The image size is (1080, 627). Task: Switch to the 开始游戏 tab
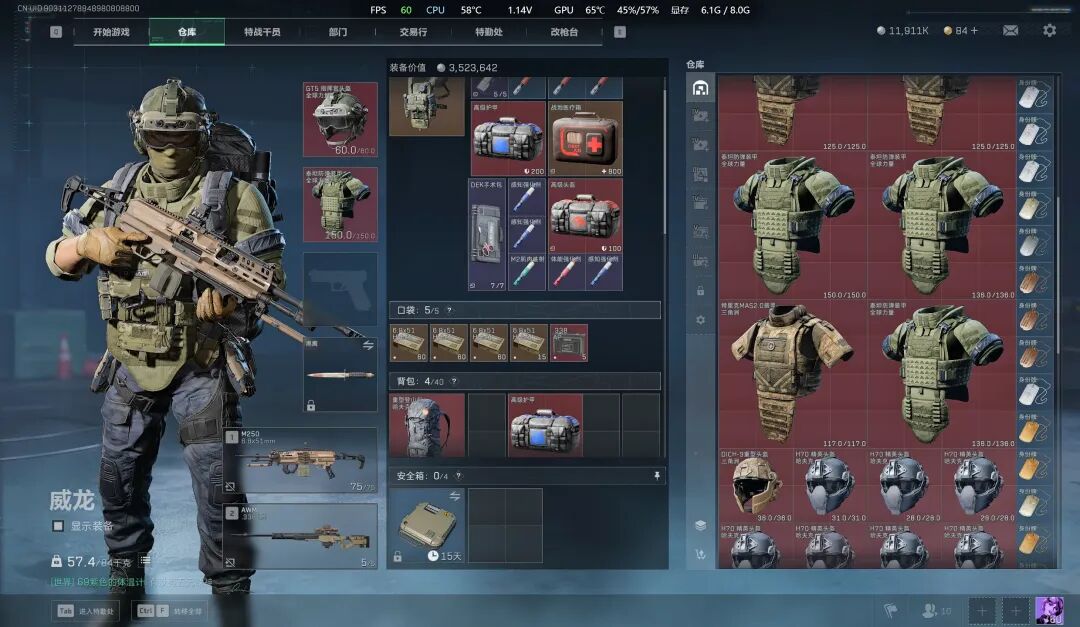pyautogui.click(x=111, y=32)
